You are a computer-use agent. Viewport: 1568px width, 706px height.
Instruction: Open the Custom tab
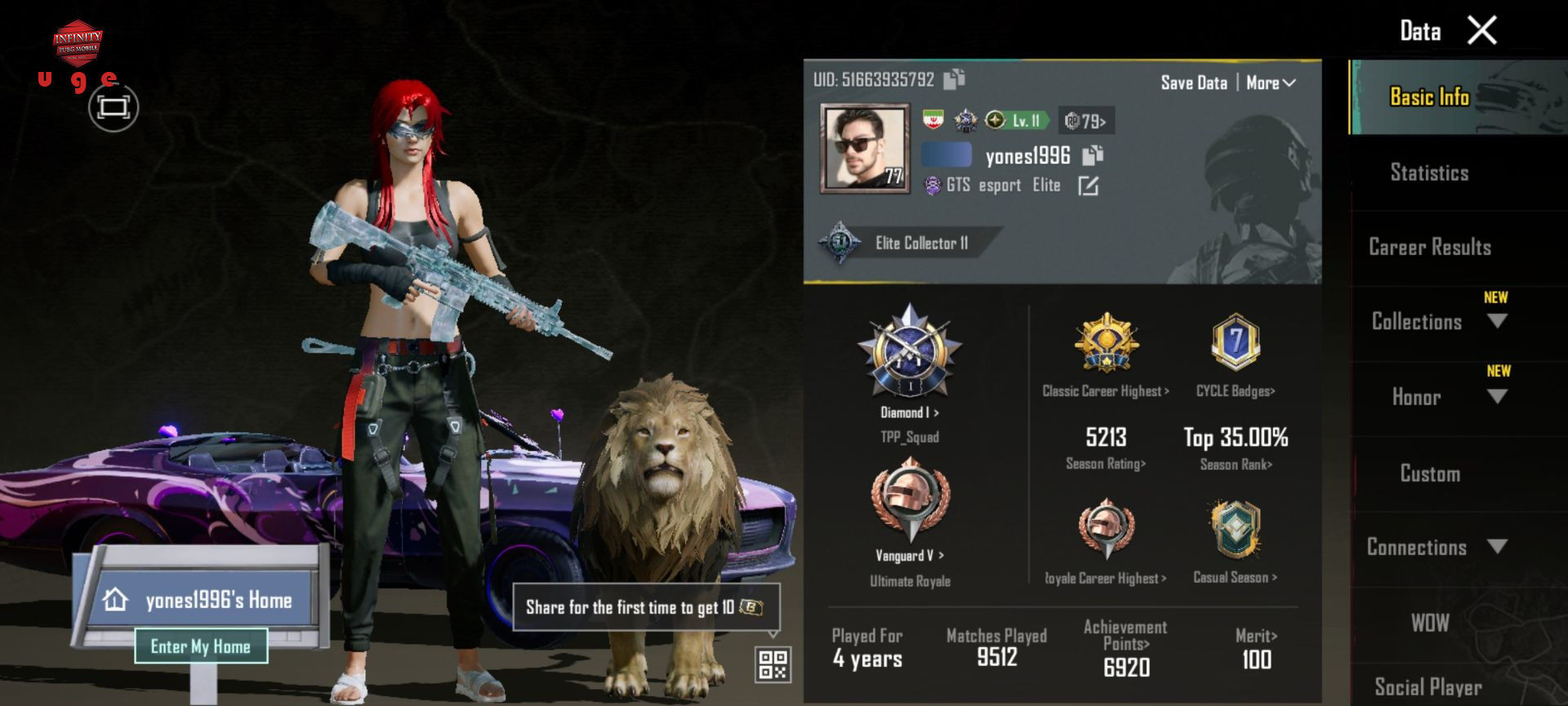[x=1430, y=473]
